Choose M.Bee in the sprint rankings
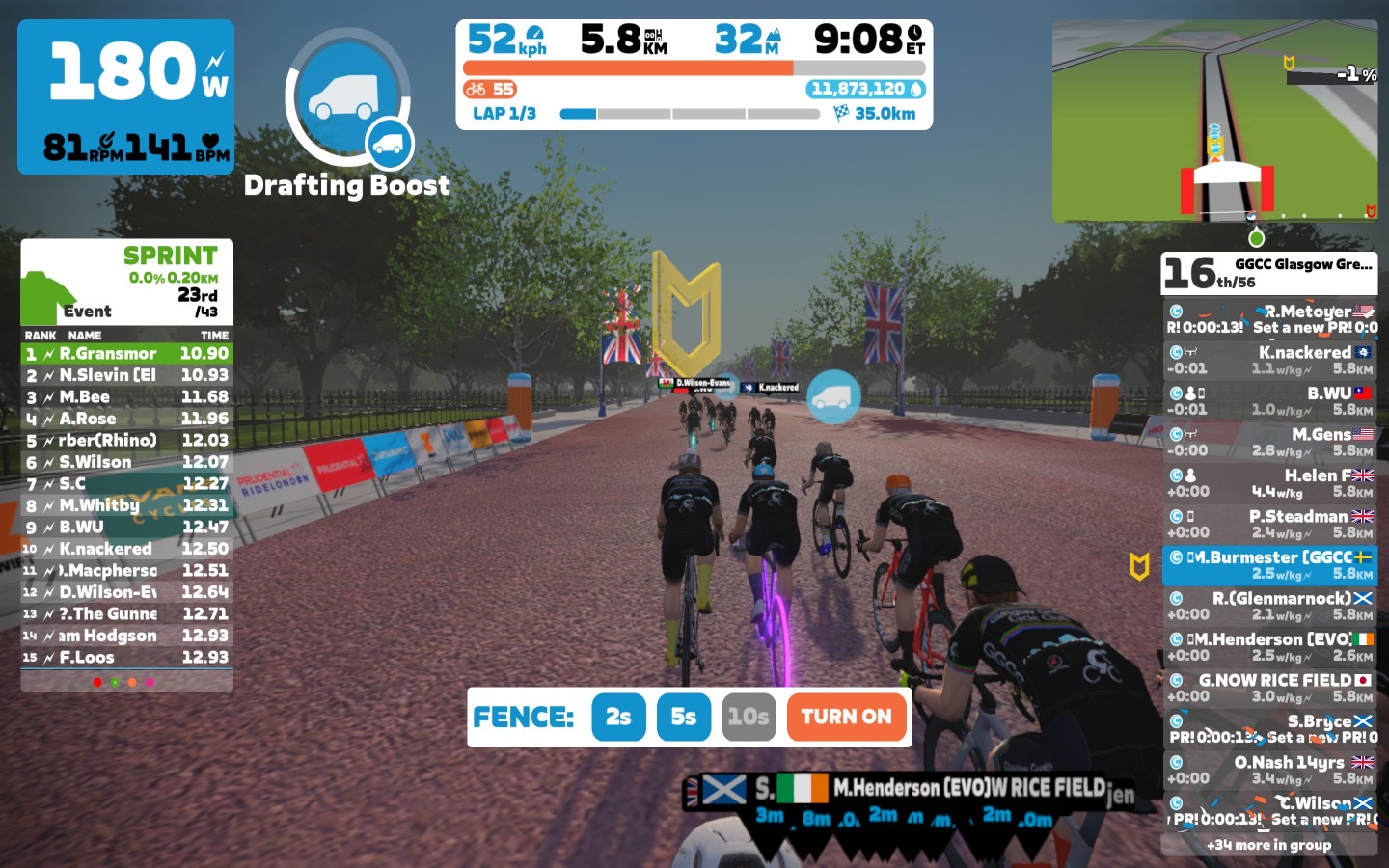1389x868 pixels. (126, 396)
